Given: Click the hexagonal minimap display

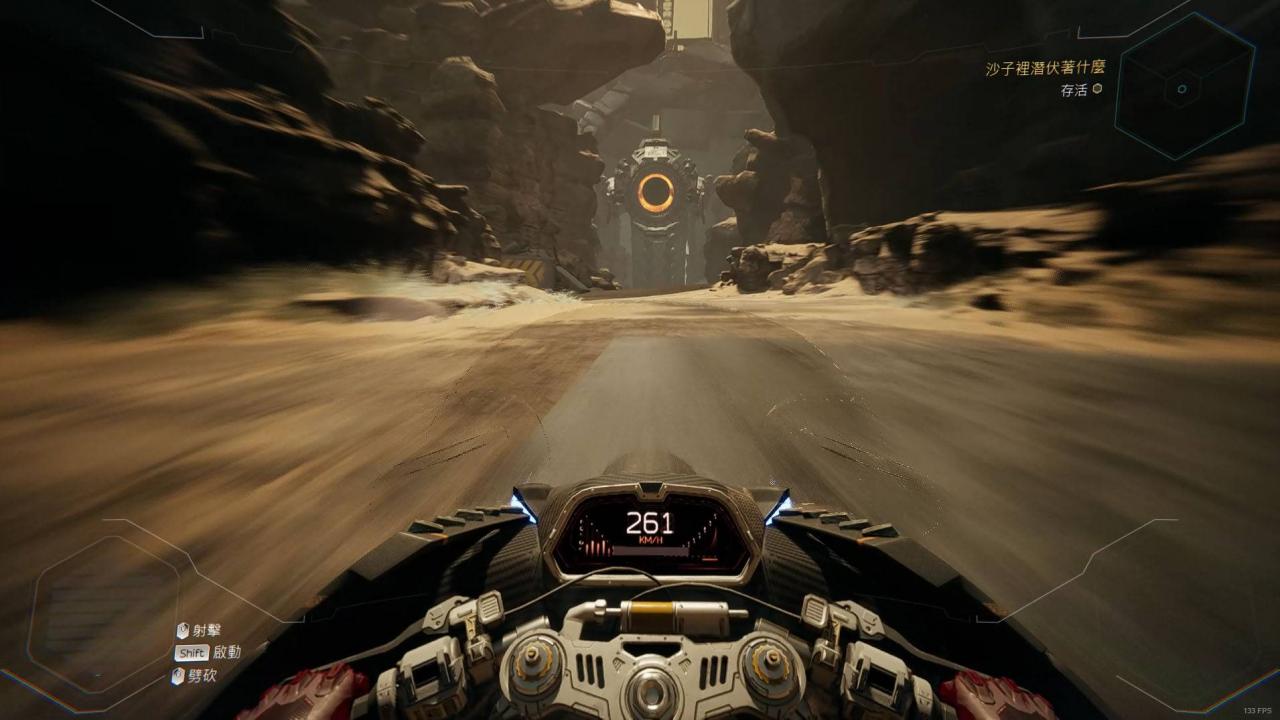Looking at the screenshot, I should point(1184,88).
